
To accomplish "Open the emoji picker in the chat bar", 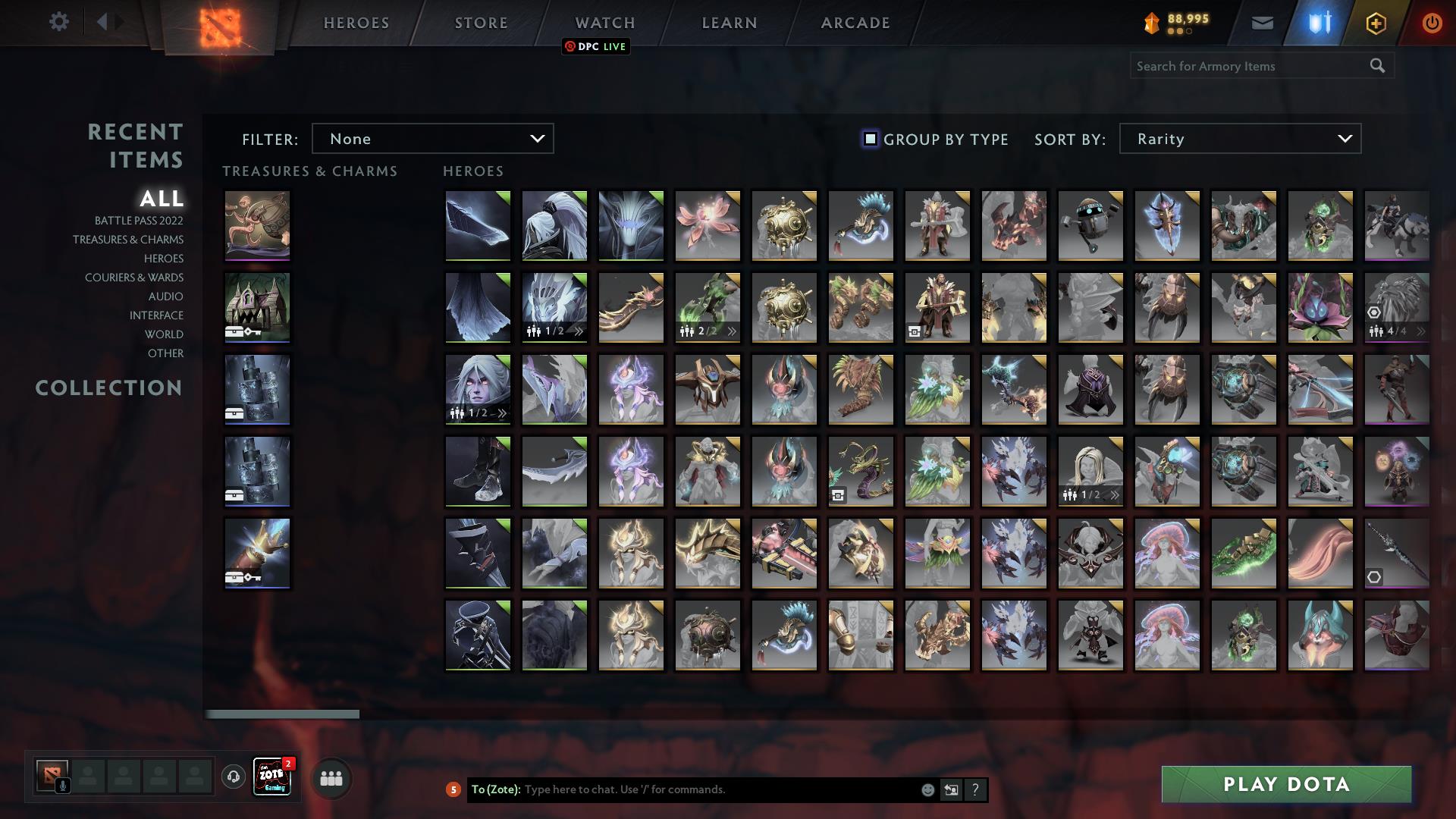I will 927,789.
